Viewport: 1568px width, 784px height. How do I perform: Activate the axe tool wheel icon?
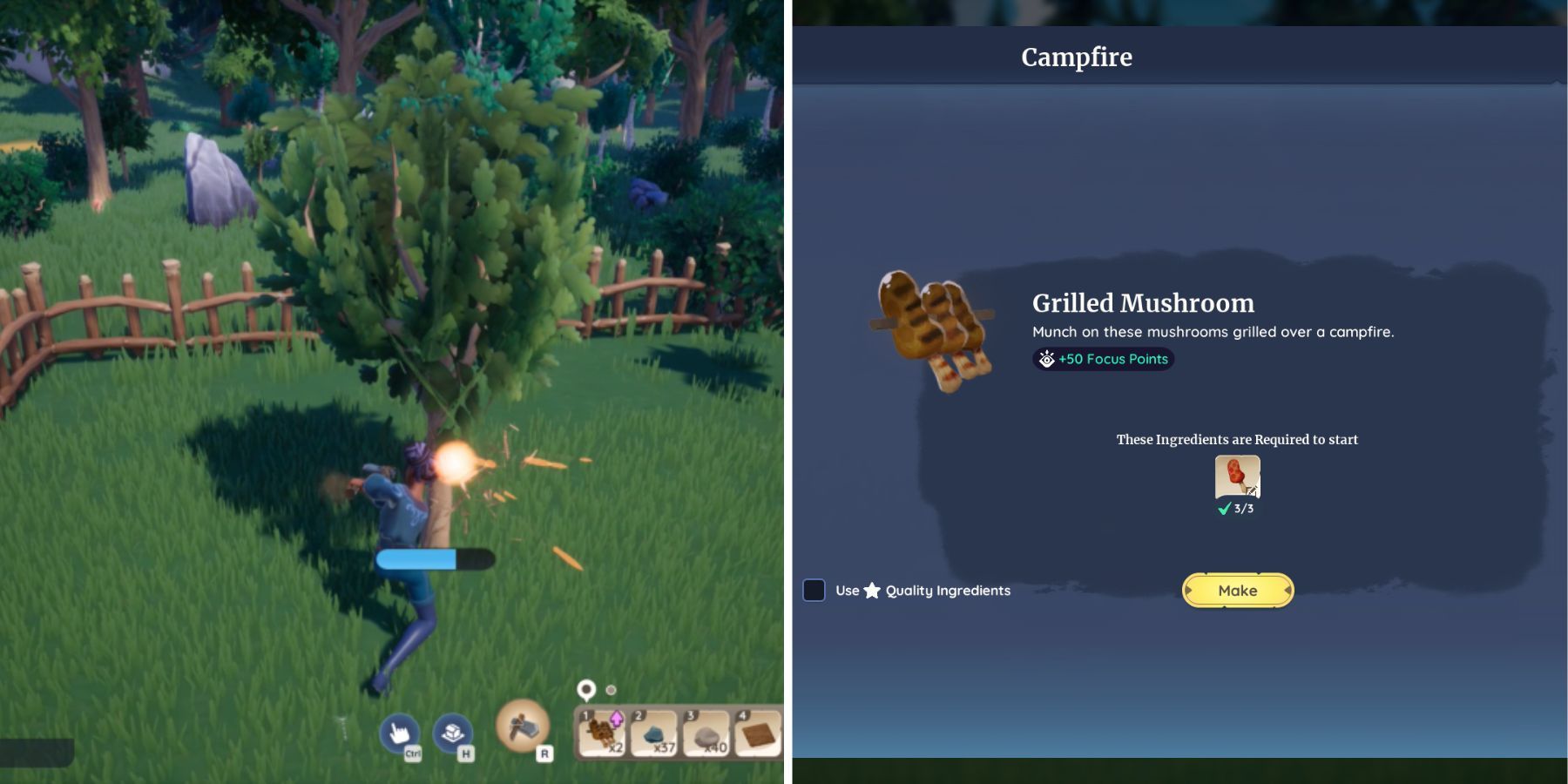(x=523, y=725)
